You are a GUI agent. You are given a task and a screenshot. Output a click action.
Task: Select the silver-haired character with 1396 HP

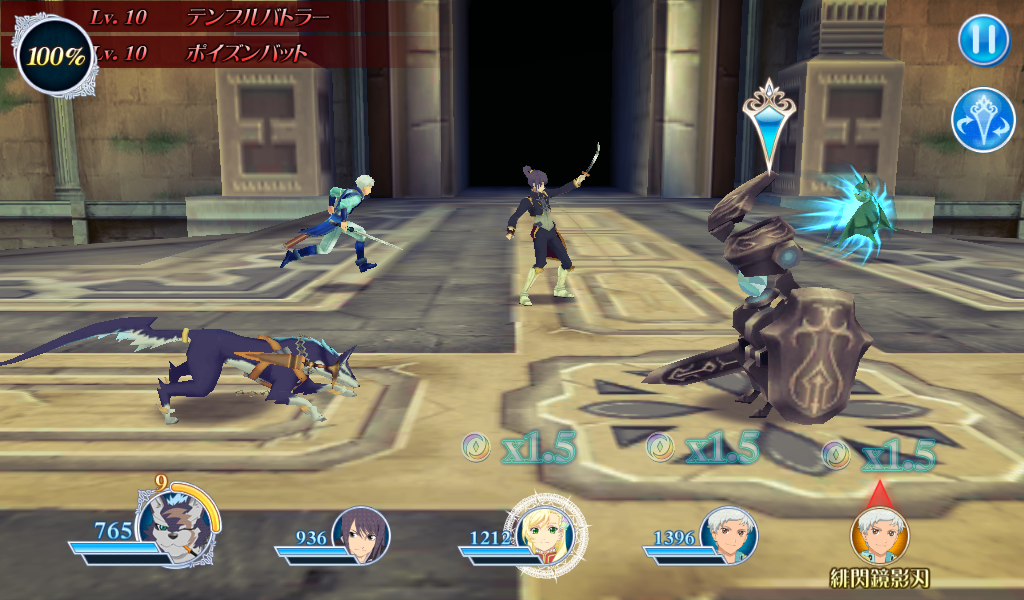728,535
